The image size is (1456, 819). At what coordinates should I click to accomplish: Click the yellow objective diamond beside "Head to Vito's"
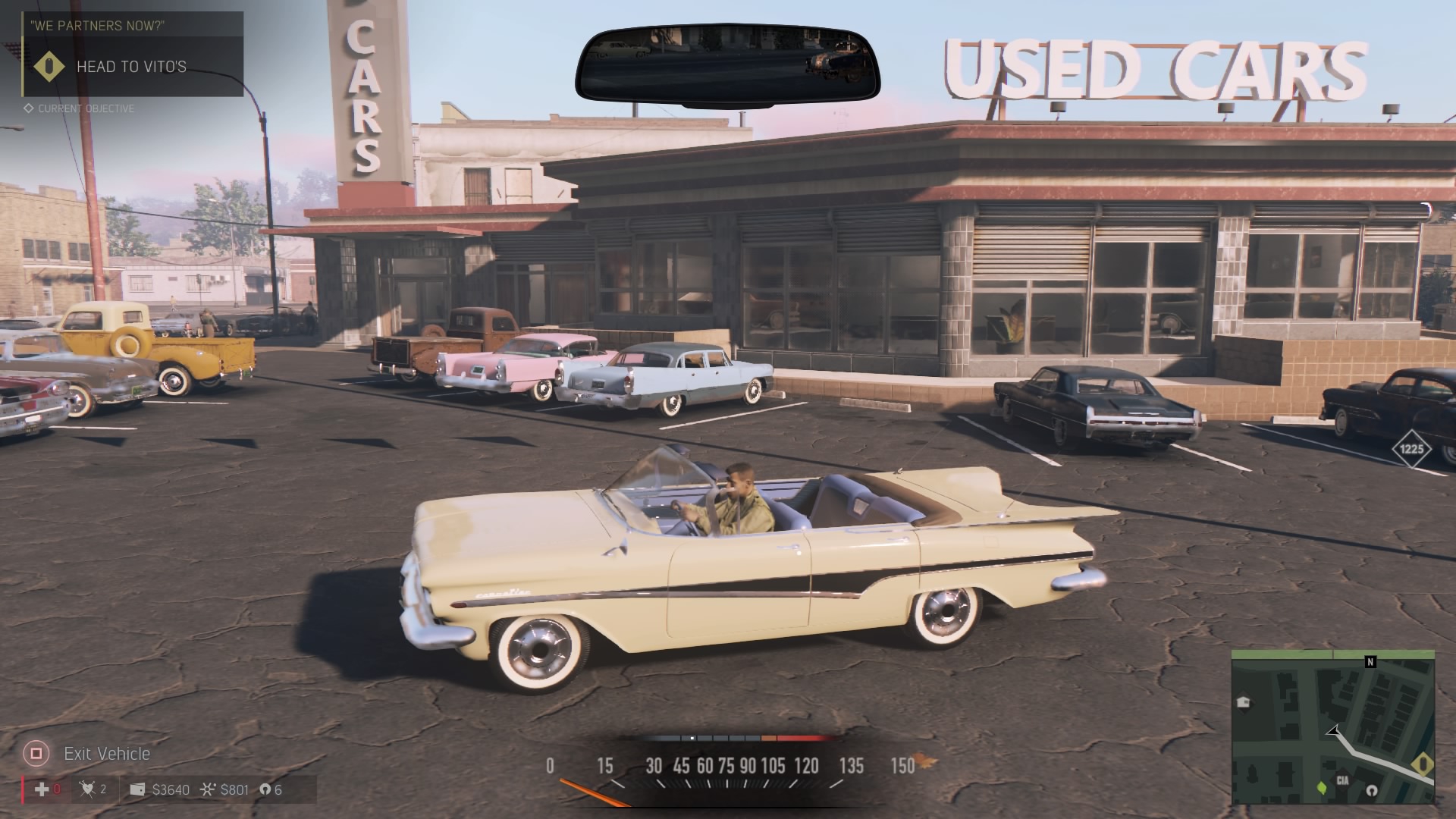(x=50, y=67)
